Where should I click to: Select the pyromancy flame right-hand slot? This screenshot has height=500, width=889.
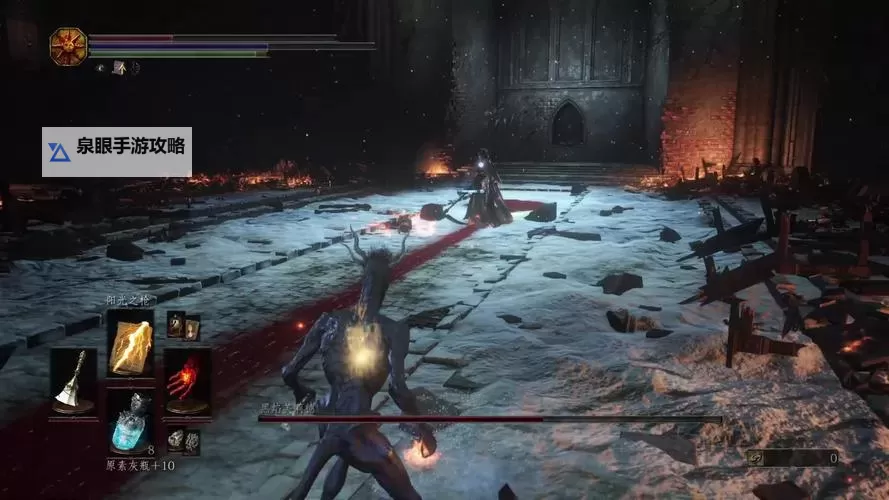click(x=187, y=381)
